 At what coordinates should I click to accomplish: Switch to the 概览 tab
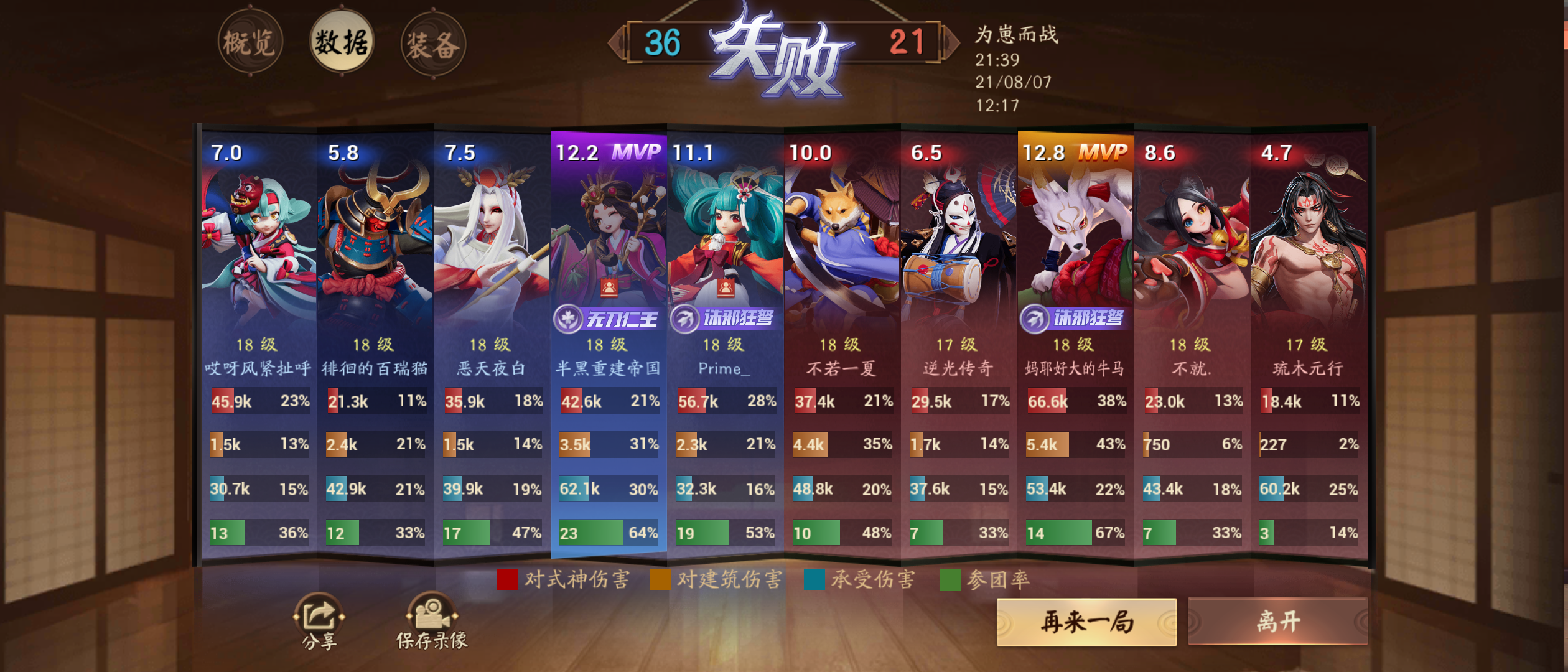[251, 41]
